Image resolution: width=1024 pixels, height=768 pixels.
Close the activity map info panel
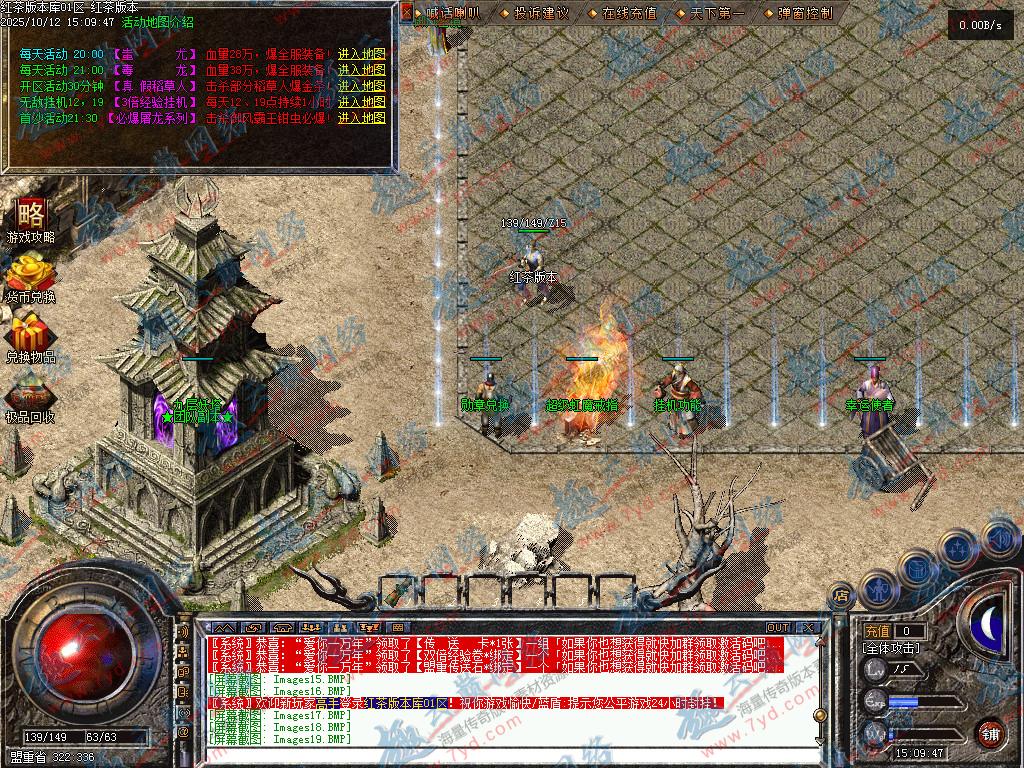(407, 13)
